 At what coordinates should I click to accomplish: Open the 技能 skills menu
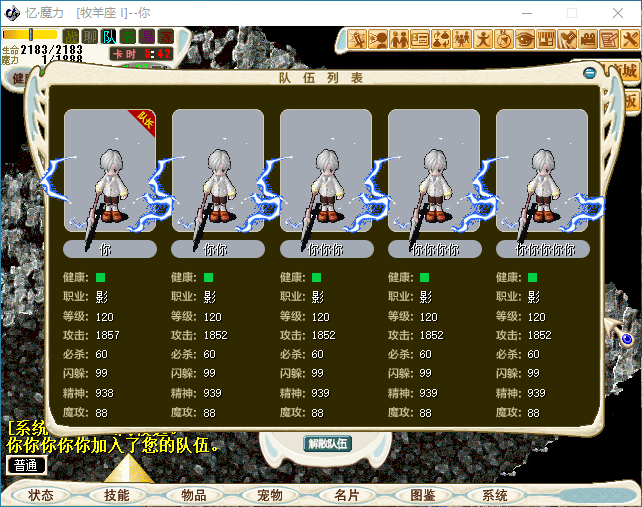116,495
